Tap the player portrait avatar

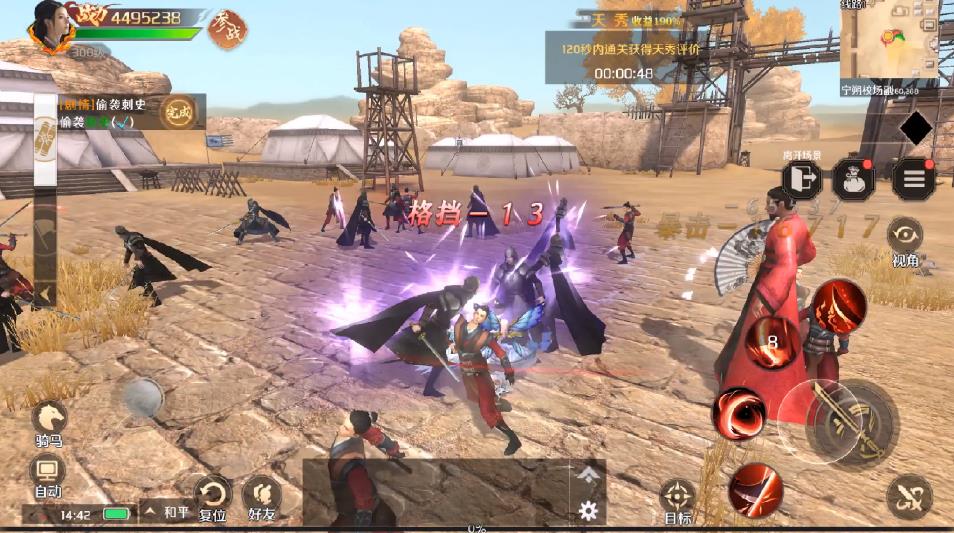pos(51,27)
